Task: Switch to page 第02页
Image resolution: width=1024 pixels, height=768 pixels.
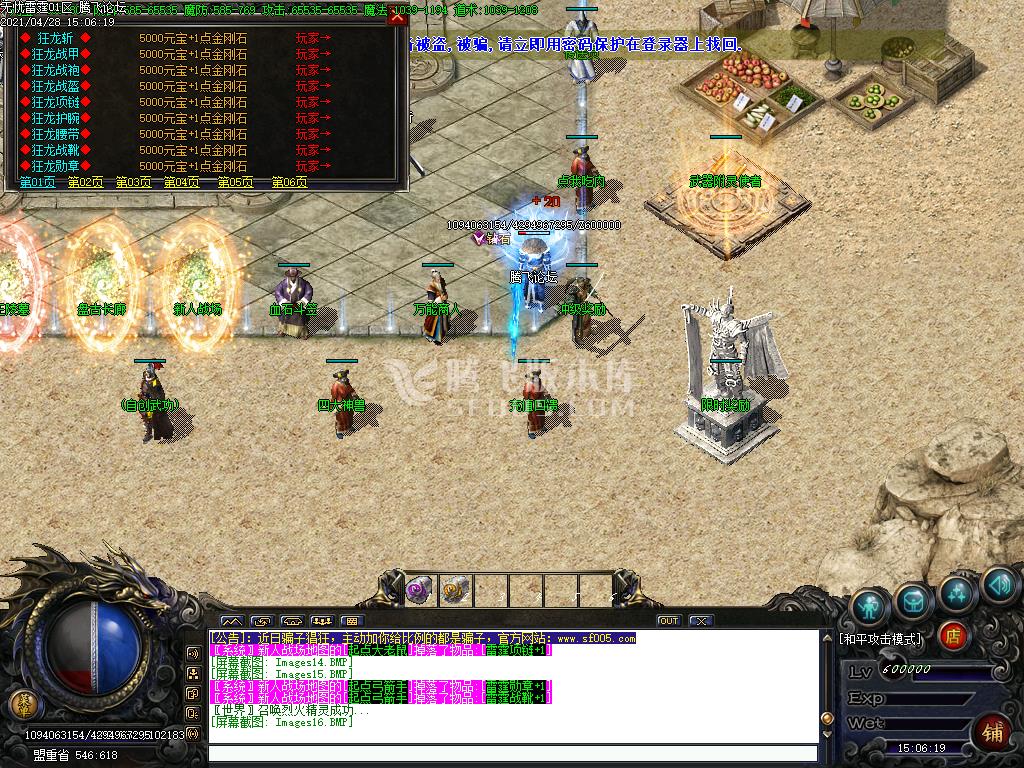Action: pos(86,182)
